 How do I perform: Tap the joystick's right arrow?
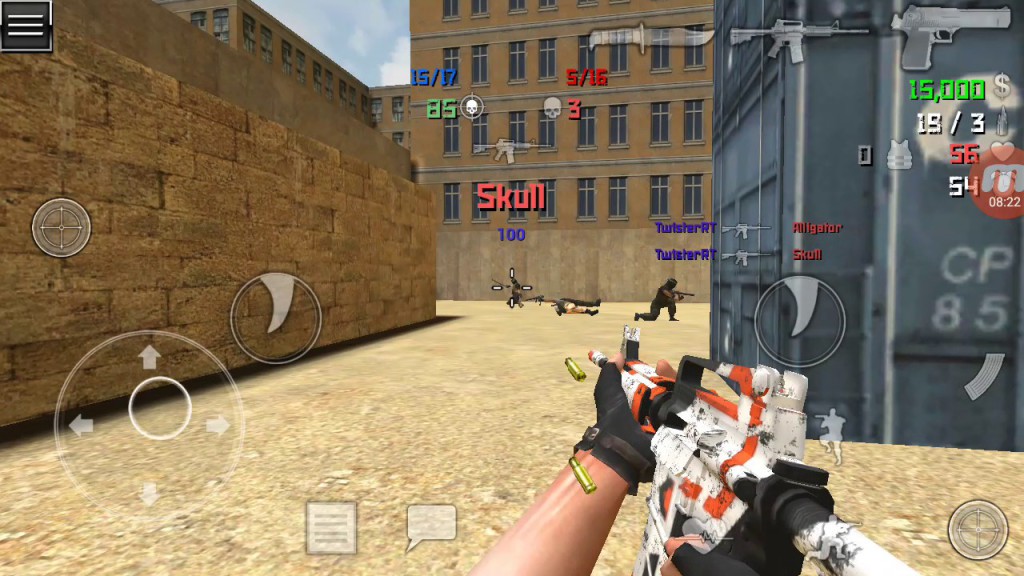tap(217, 425)
